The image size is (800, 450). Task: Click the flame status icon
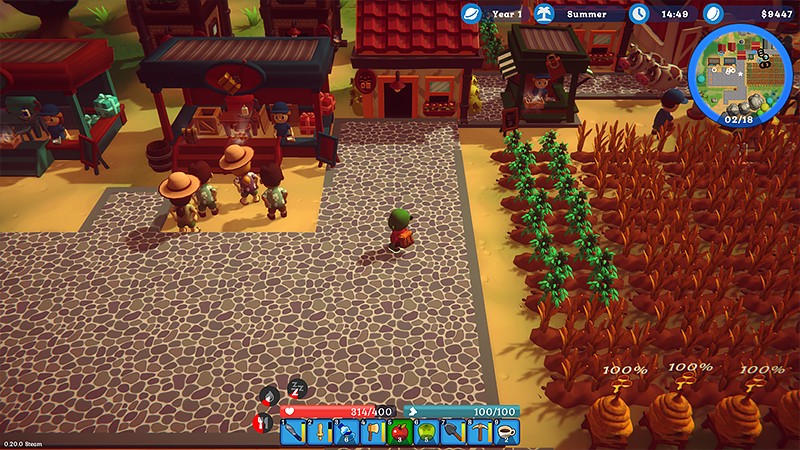click(270, 396)
